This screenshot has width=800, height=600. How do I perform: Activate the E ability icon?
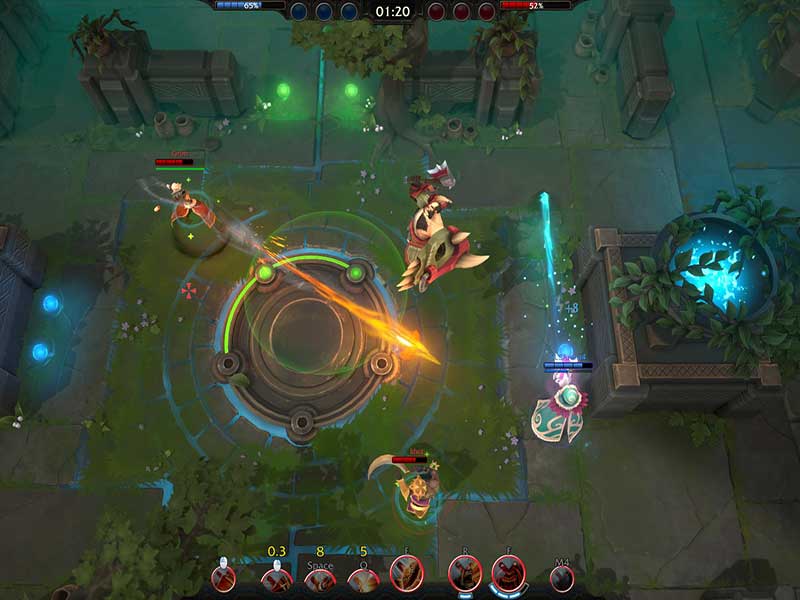pos(407,574)
